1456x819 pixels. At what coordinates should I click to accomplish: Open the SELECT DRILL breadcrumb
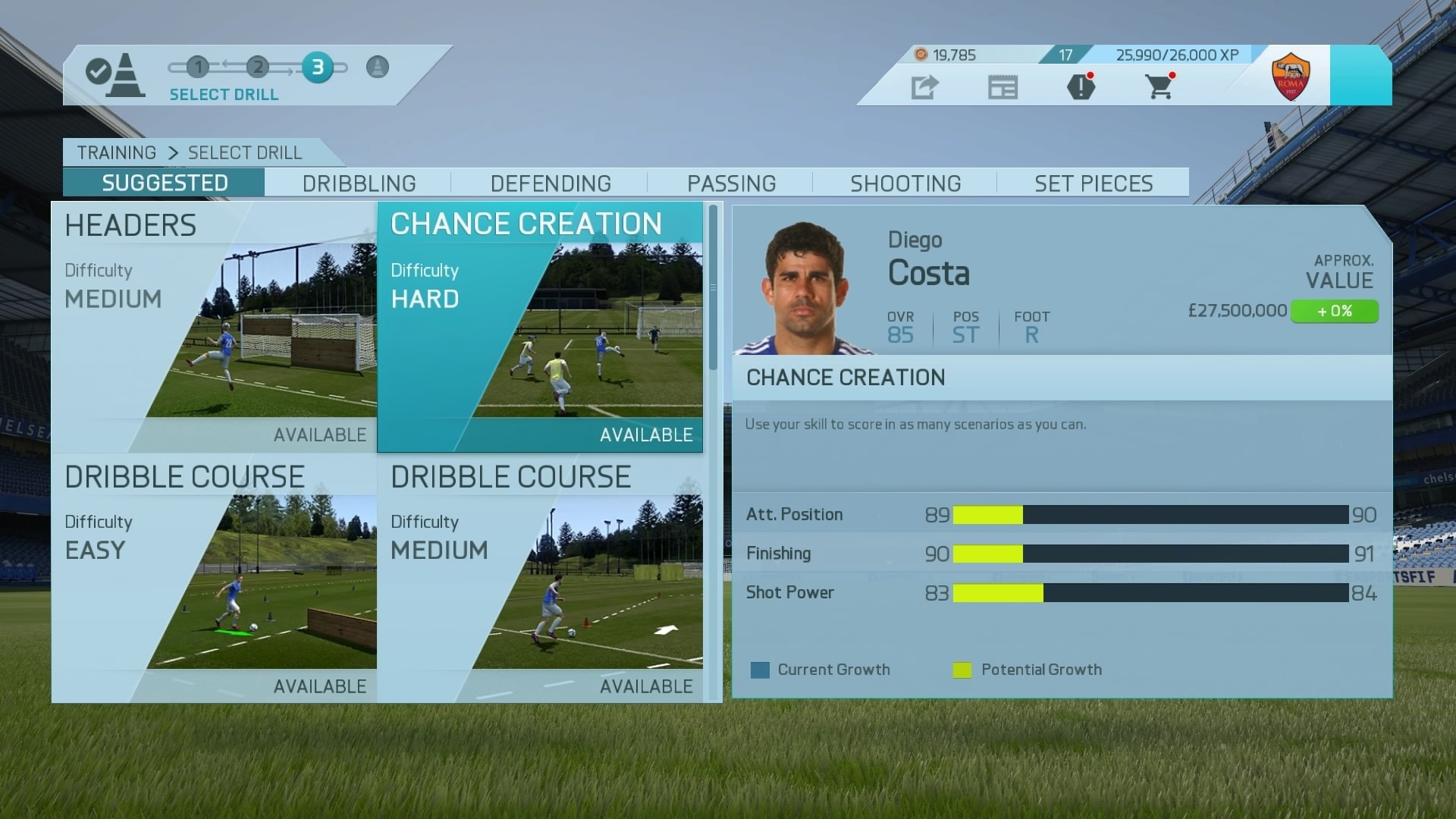pos(244,152)
